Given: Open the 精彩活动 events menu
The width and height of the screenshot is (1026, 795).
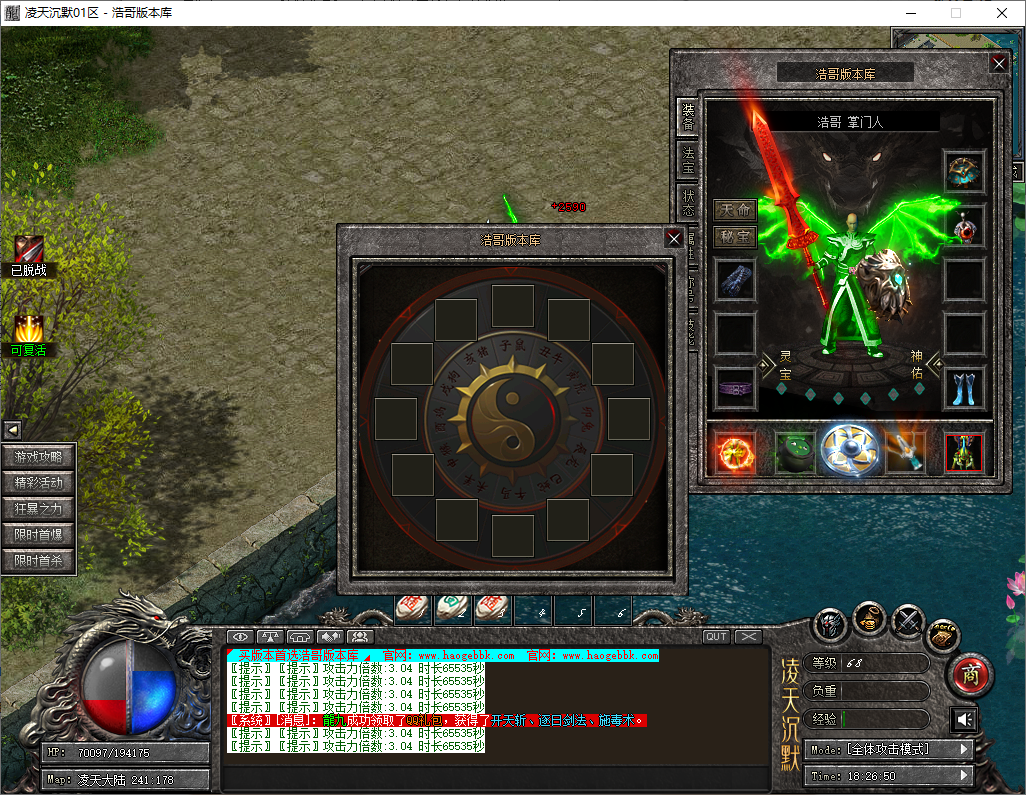Looking at the screenshot, I should pos(39,483).
